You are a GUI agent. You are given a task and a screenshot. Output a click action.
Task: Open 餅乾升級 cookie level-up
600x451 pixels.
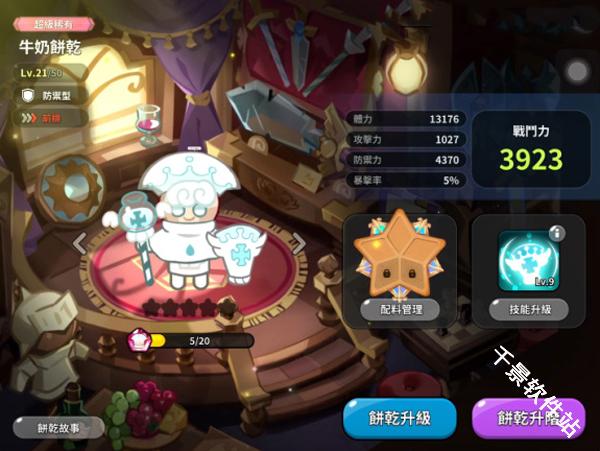coord(400,418)
